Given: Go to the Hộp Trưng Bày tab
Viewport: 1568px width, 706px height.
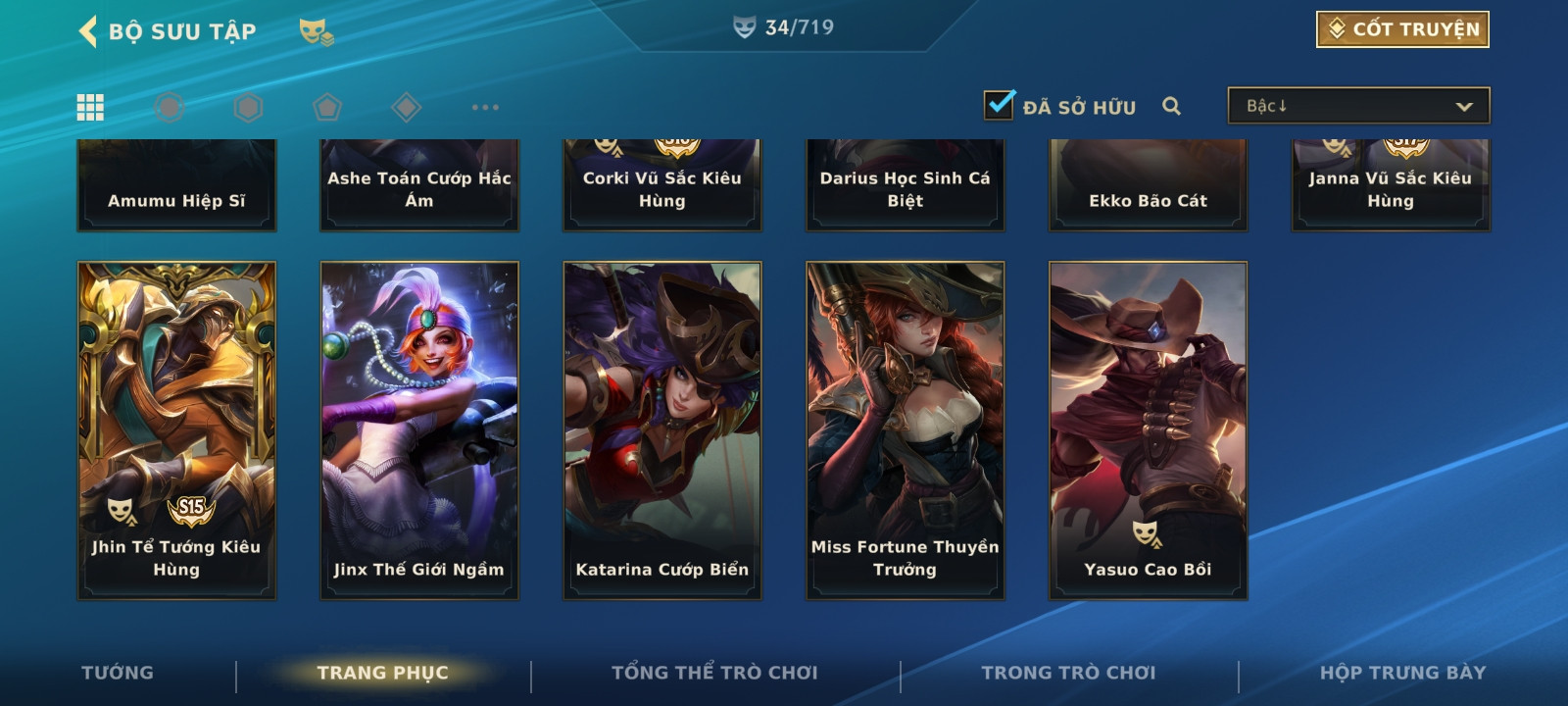Looking at the screenshot, I should (x=1402, y=673).
